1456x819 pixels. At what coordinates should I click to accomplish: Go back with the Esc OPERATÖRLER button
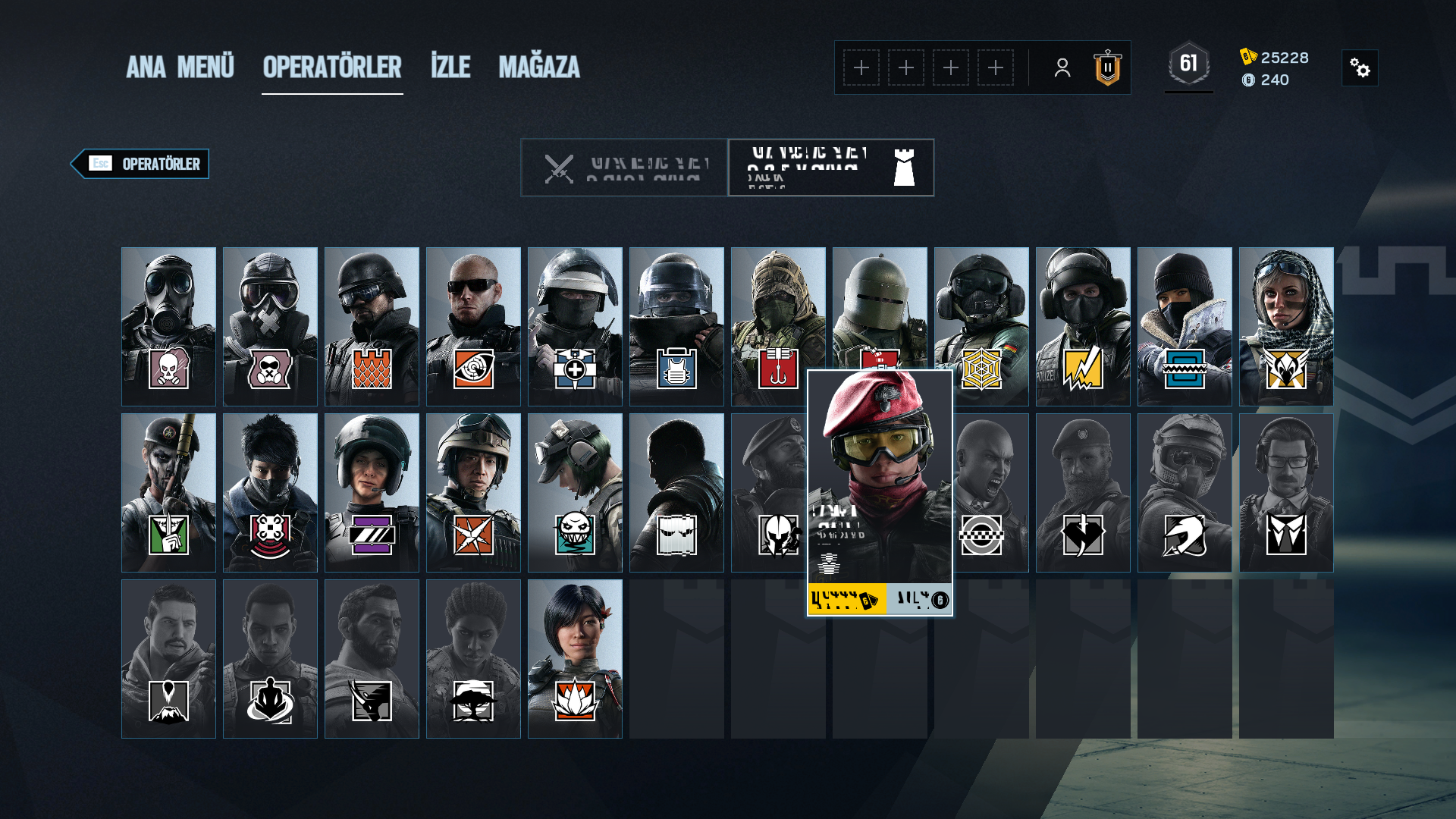click(141, 164)
